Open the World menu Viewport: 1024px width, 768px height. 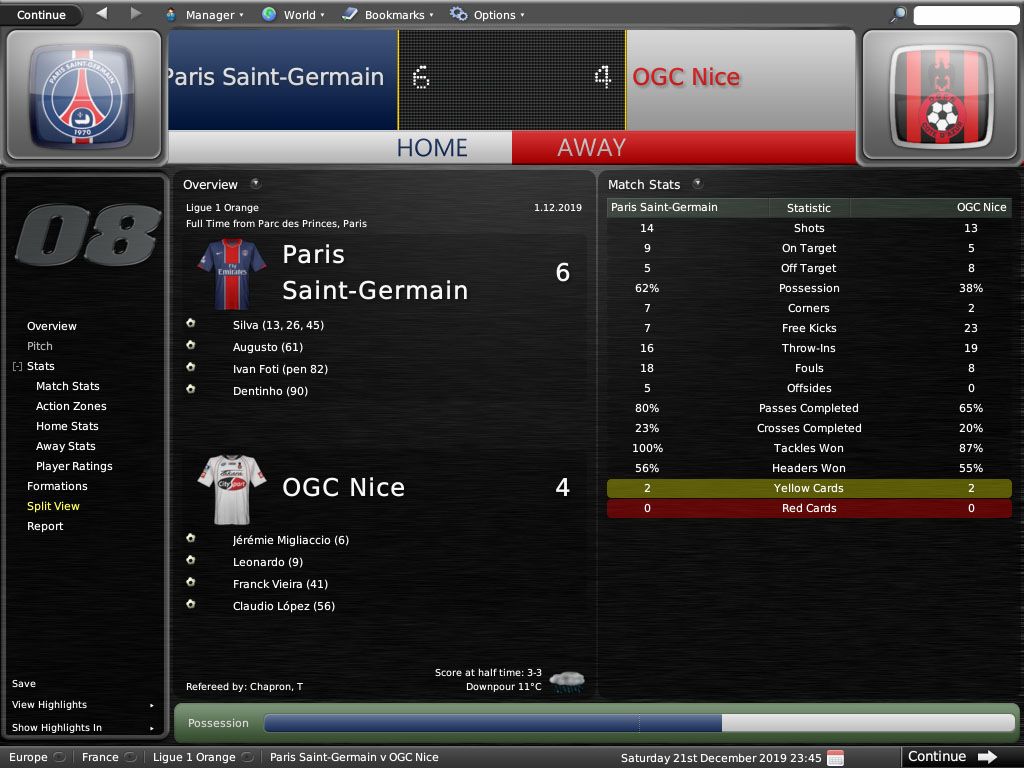[293, 15]
